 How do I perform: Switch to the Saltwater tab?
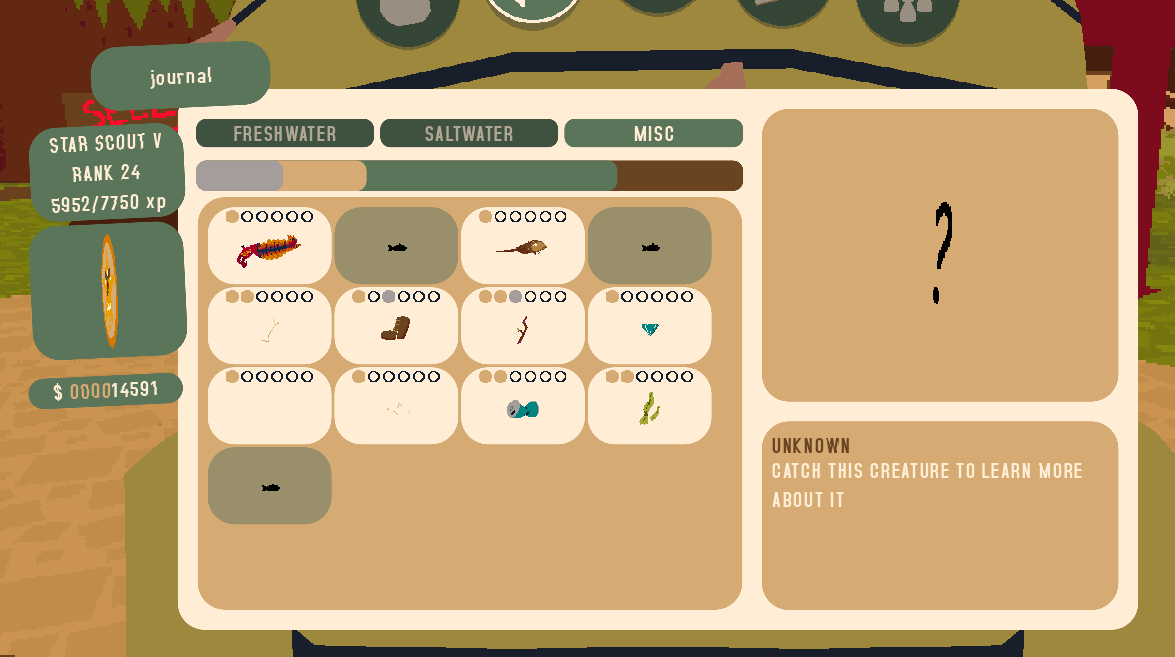tap(469, 133)
